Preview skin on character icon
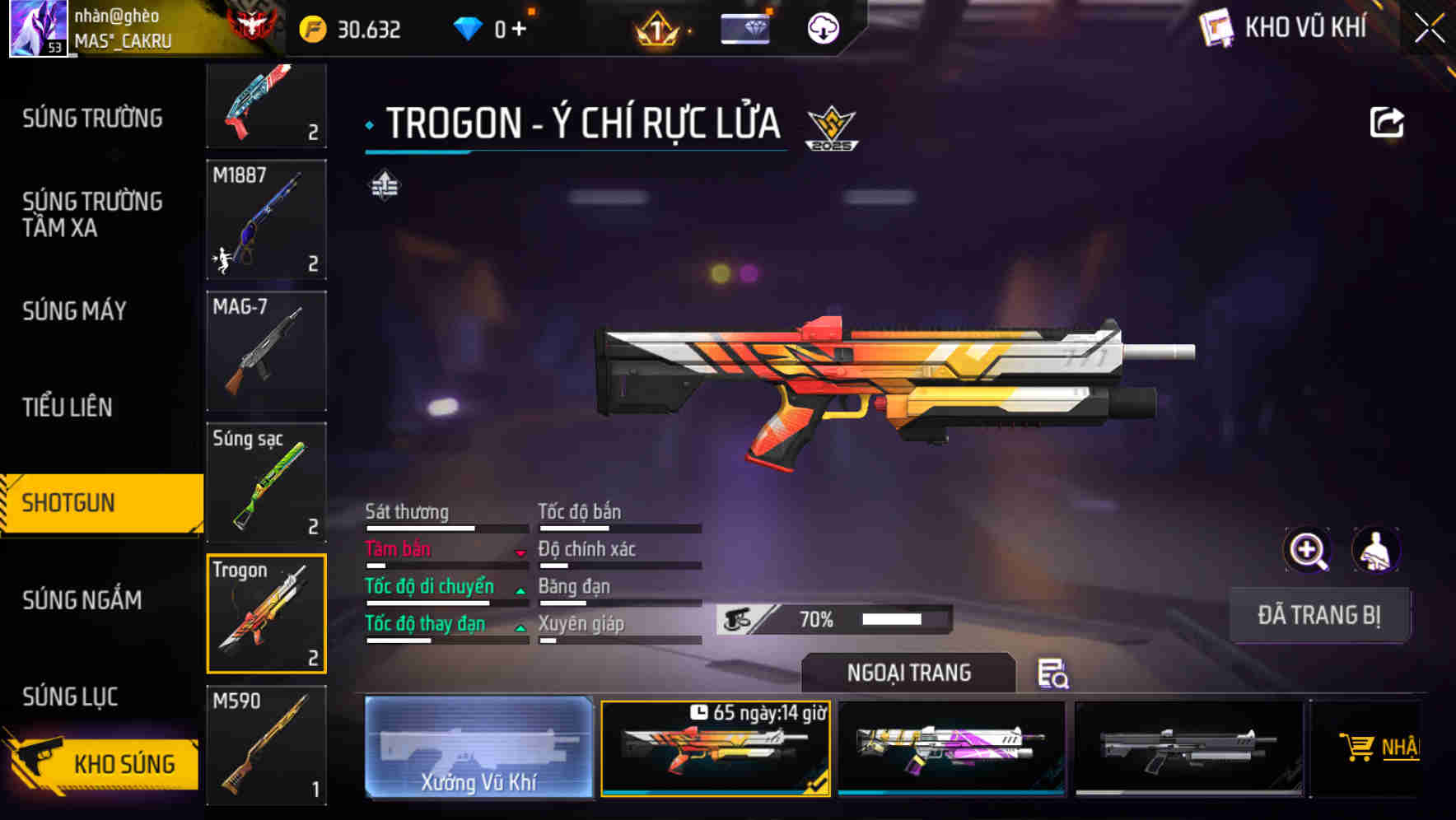This screenshot has height=820, width=1456. tap(1375, 550)
